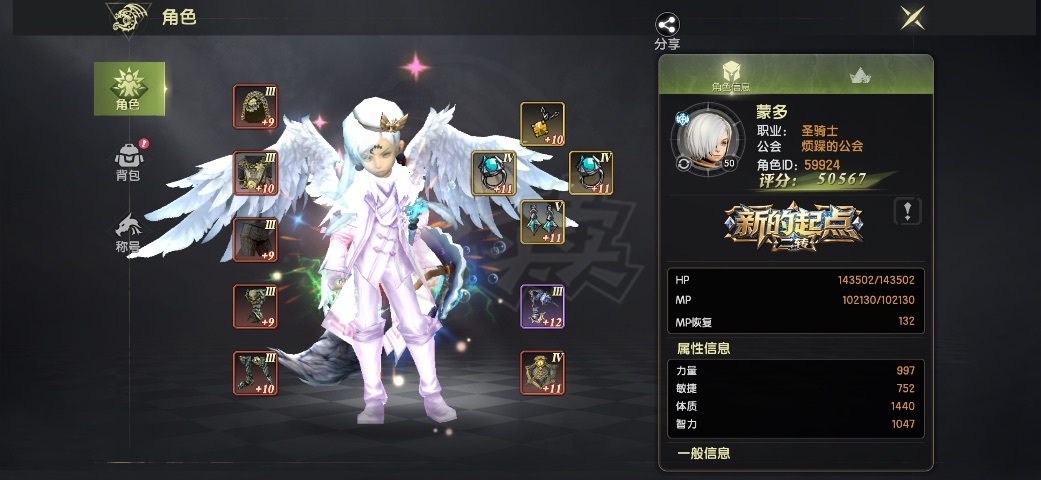Click the avatar swap arrows icon

683,163
